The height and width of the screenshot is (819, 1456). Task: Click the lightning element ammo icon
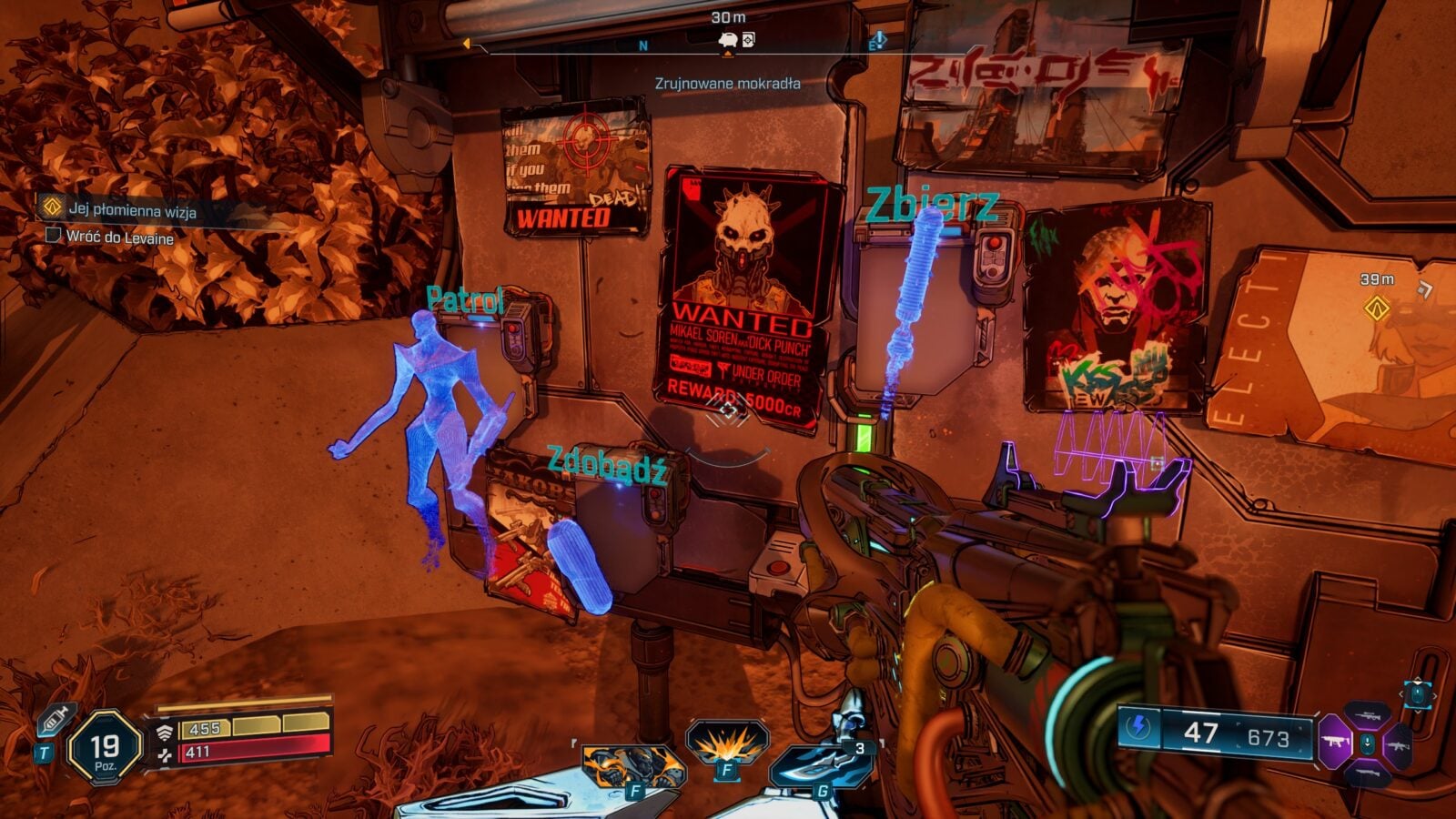point(1139,728)
